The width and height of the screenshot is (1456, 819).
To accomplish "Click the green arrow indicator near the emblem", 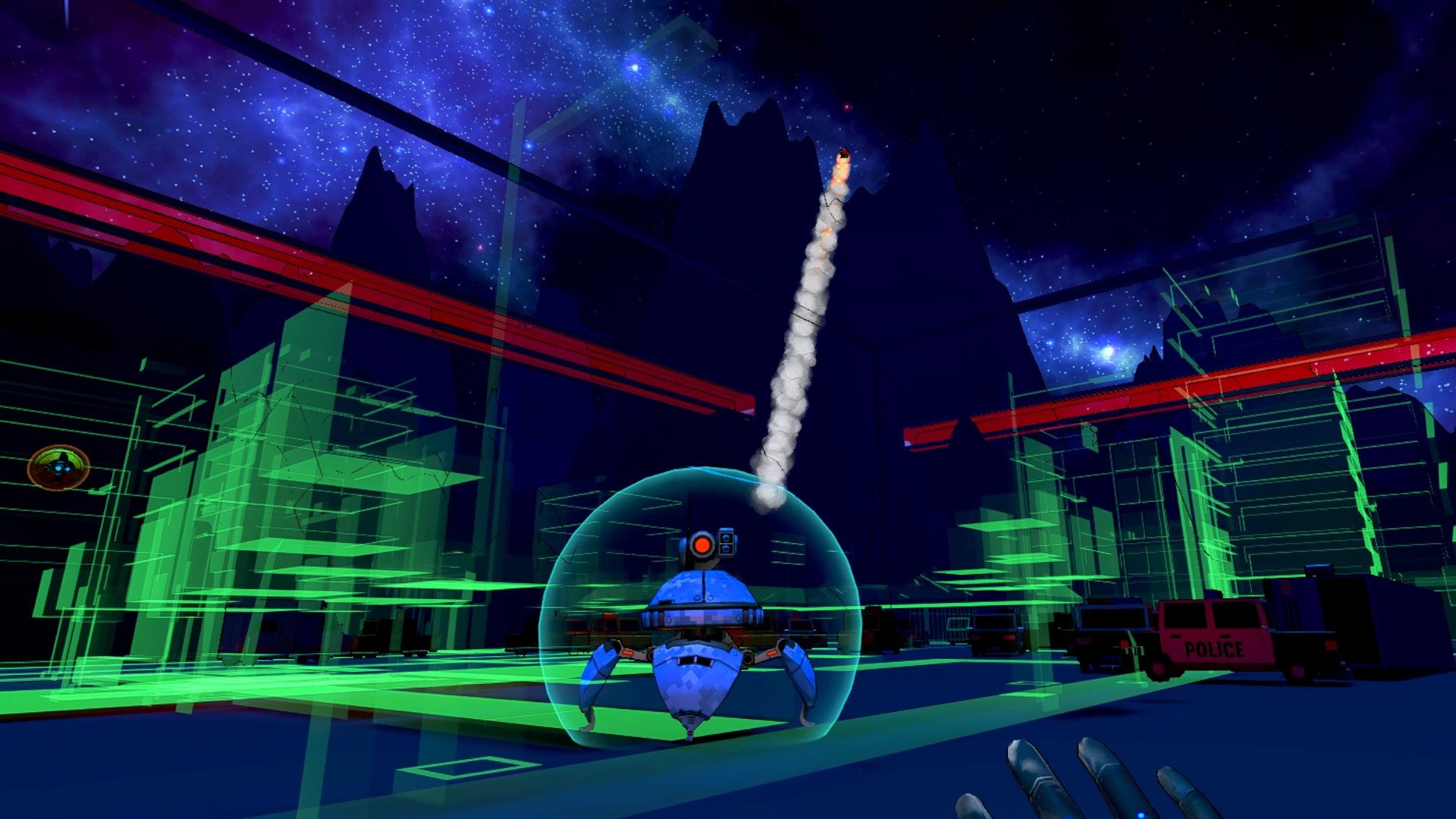I will click(99, 489).
